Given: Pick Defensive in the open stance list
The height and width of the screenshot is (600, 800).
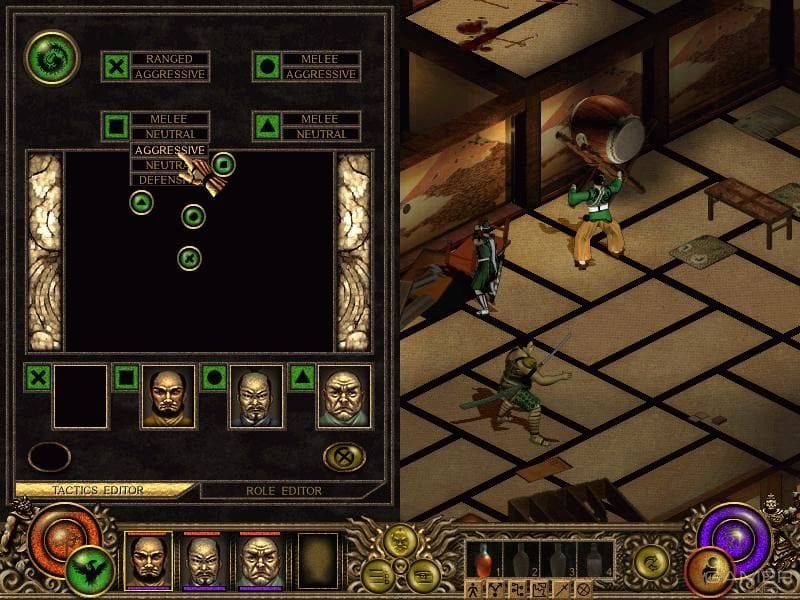Looking at the screenshot, I should click(x=158, y=180).
